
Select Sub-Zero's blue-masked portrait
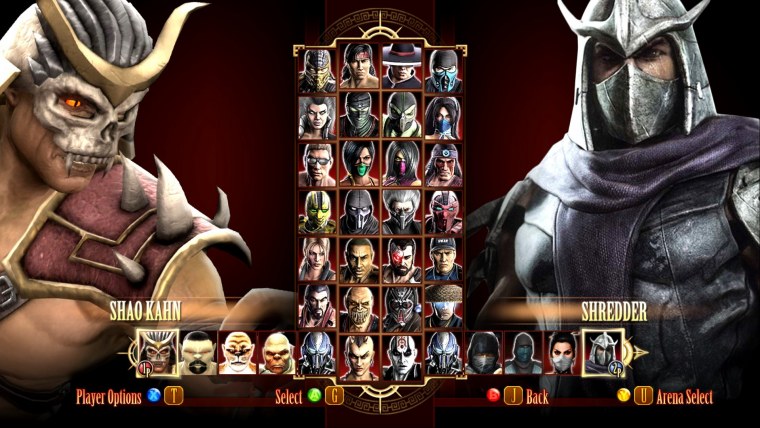pos(443,69)
